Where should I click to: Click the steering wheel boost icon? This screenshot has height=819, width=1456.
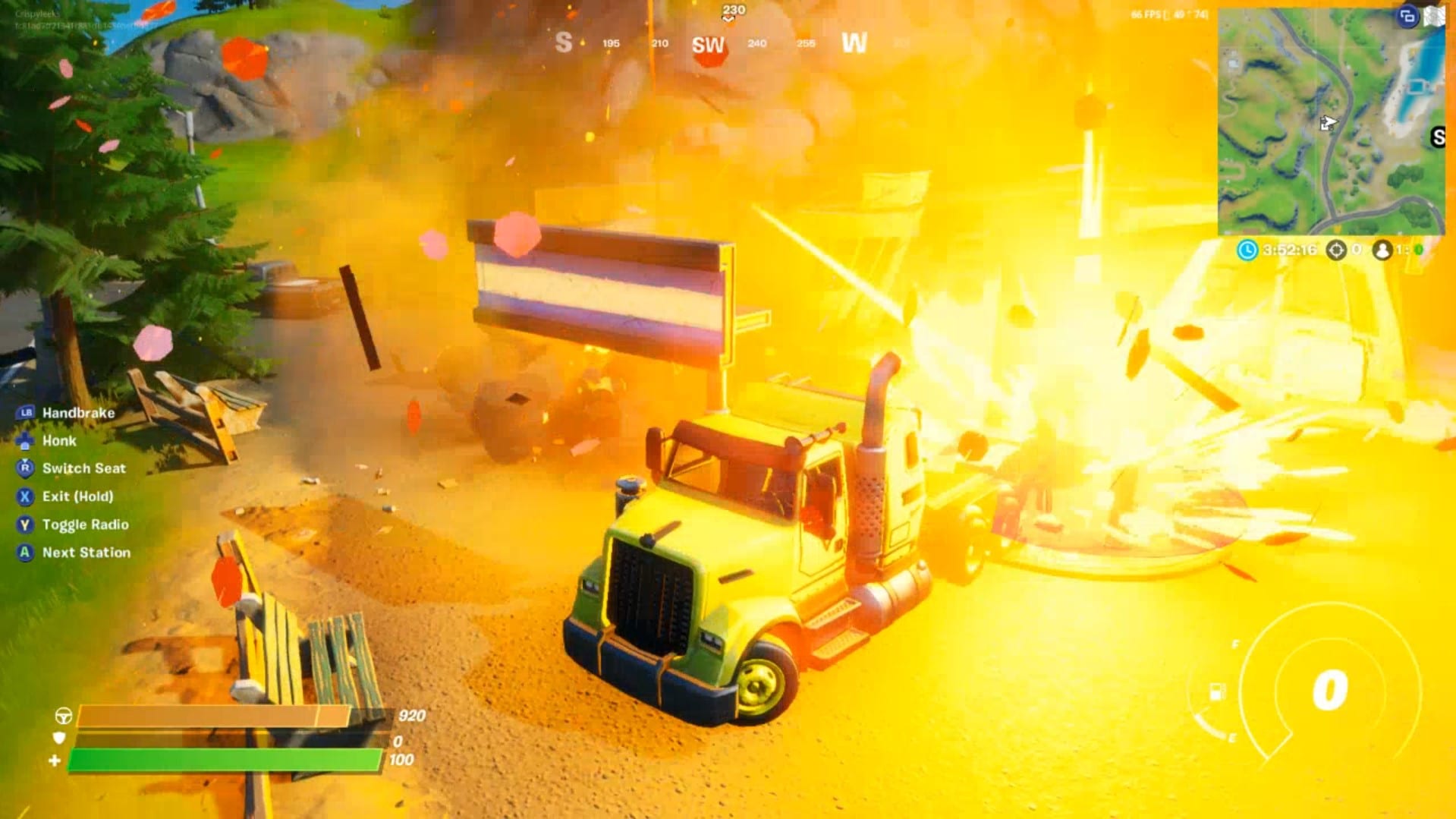coord(64,714)
